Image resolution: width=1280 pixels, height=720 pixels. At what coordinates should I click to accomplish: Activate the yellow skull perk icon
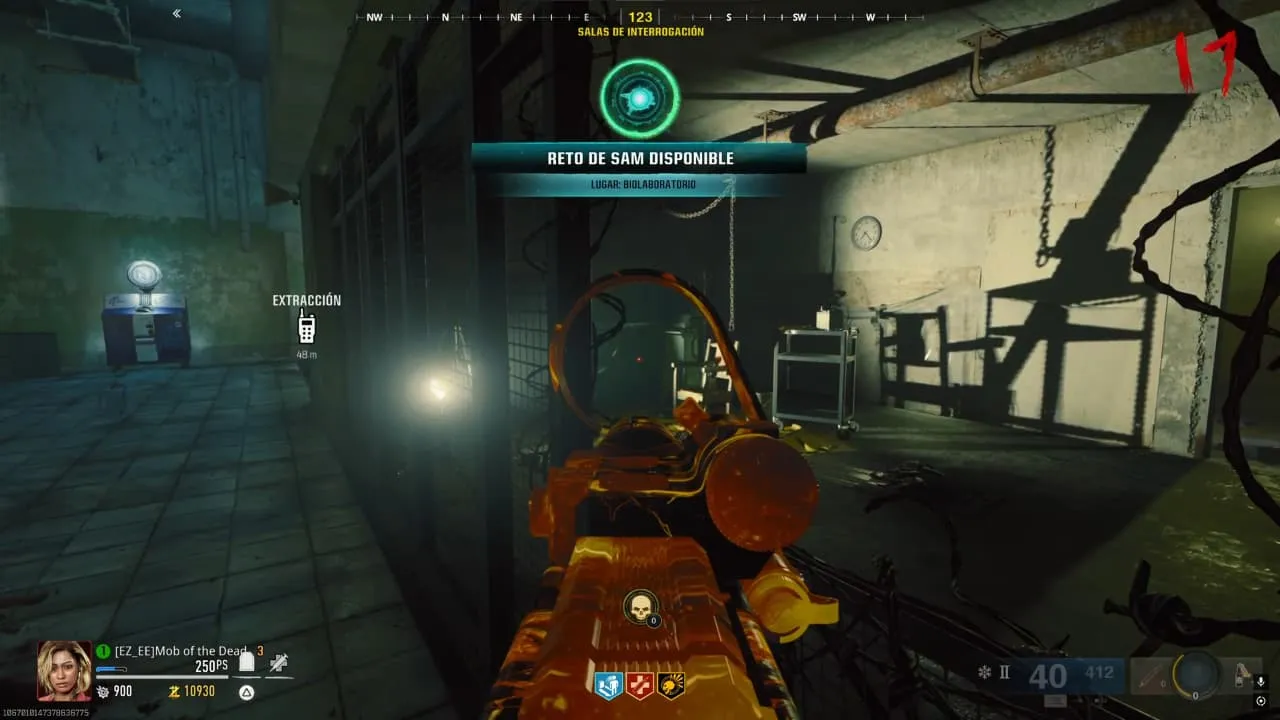(x=670, y=685)
